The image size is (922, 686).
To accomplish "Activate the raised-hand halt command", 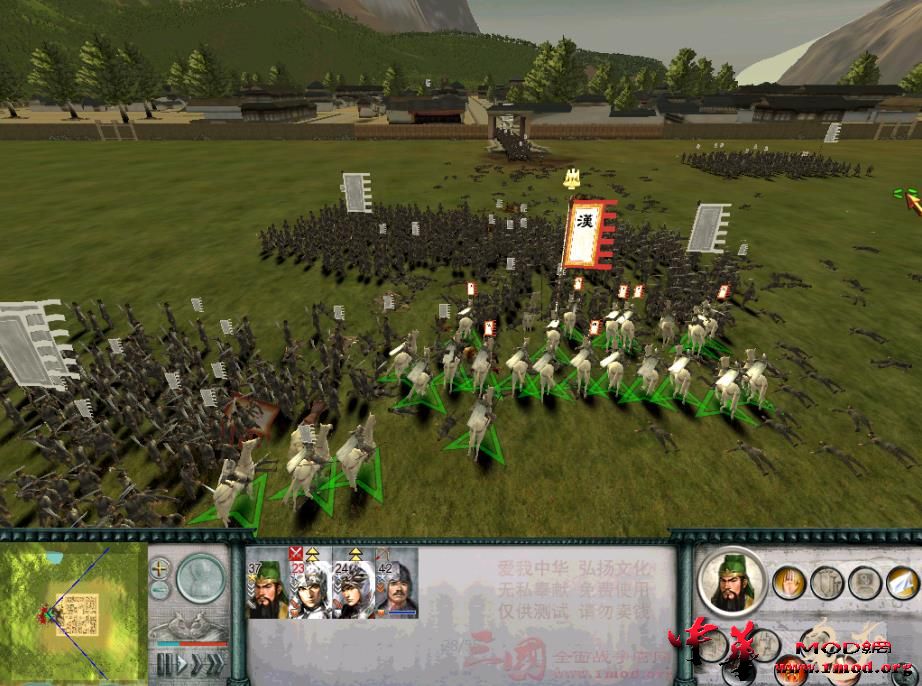I will pyautogui.click(x=788, y=581).
